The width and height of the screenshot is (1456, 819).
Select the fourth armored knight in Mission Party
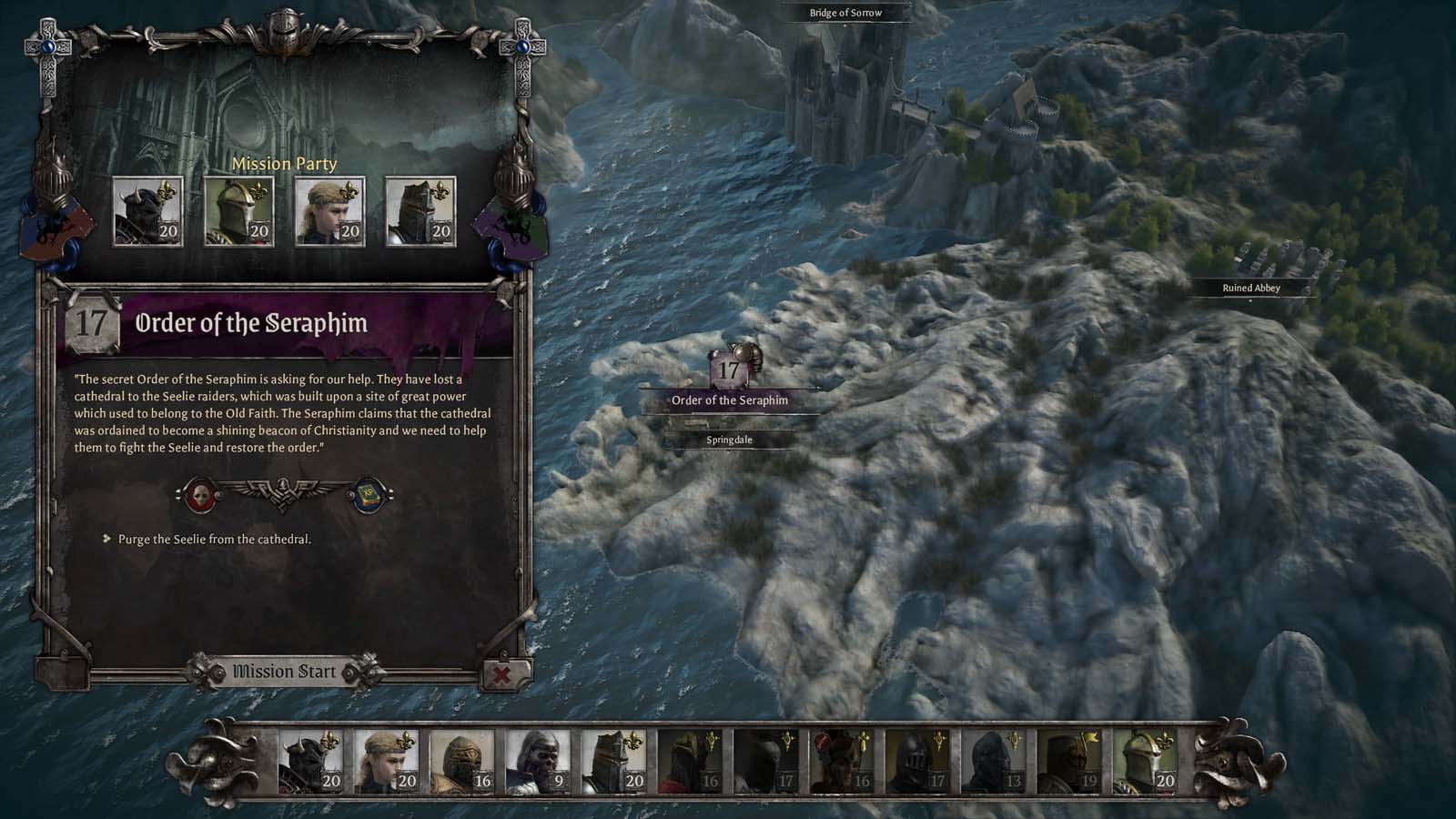tap(420, 211)
